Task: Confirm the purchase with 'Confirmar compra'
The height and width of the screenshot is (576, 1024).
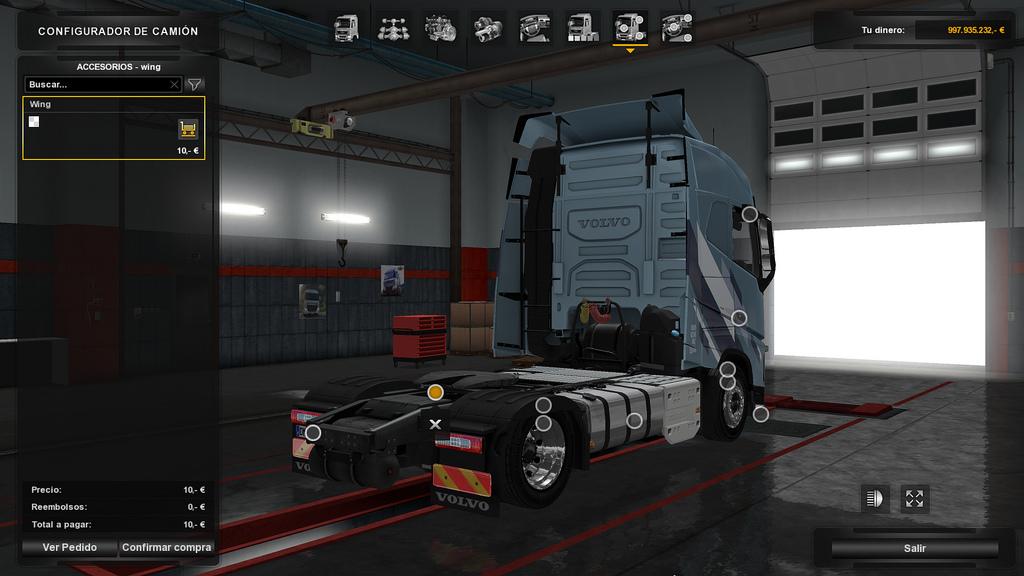Action: coord(166,547)
